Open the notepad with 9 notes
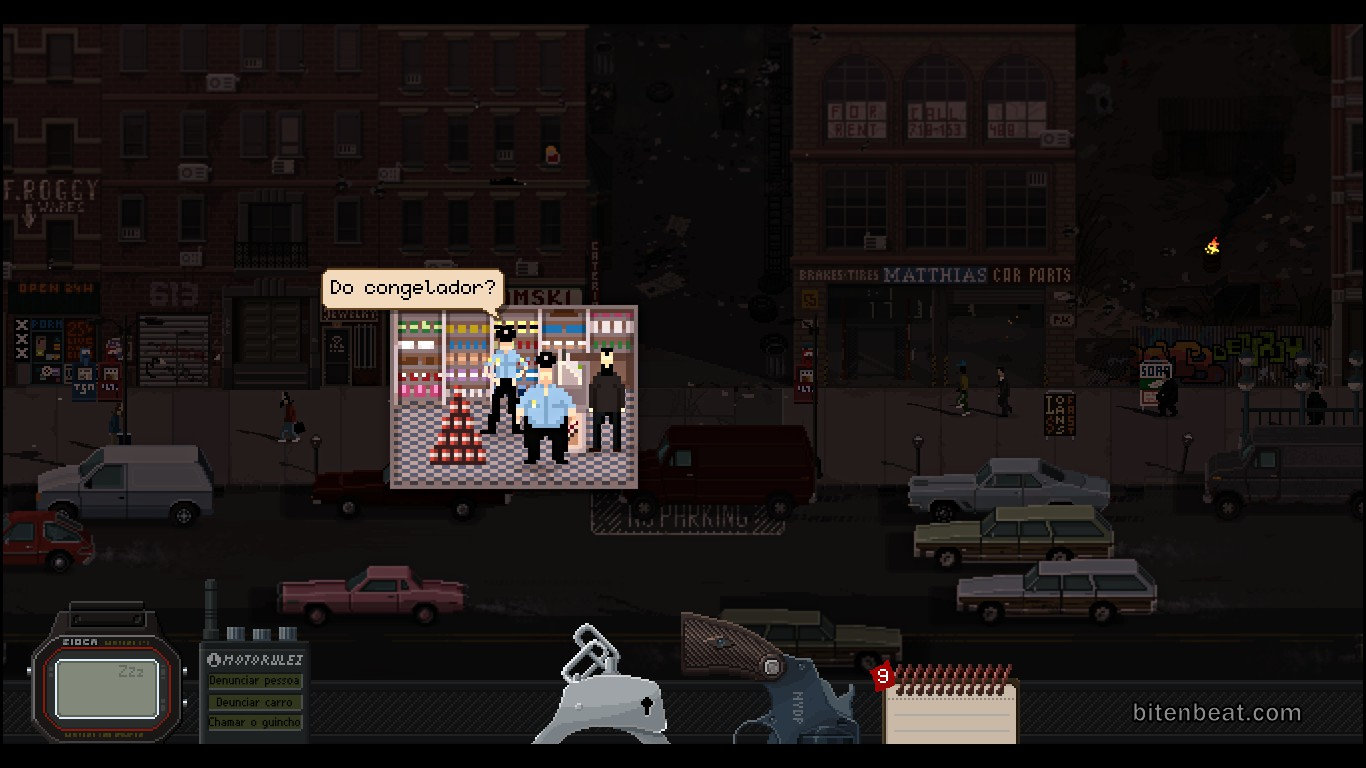 click(x=950, y=710)
